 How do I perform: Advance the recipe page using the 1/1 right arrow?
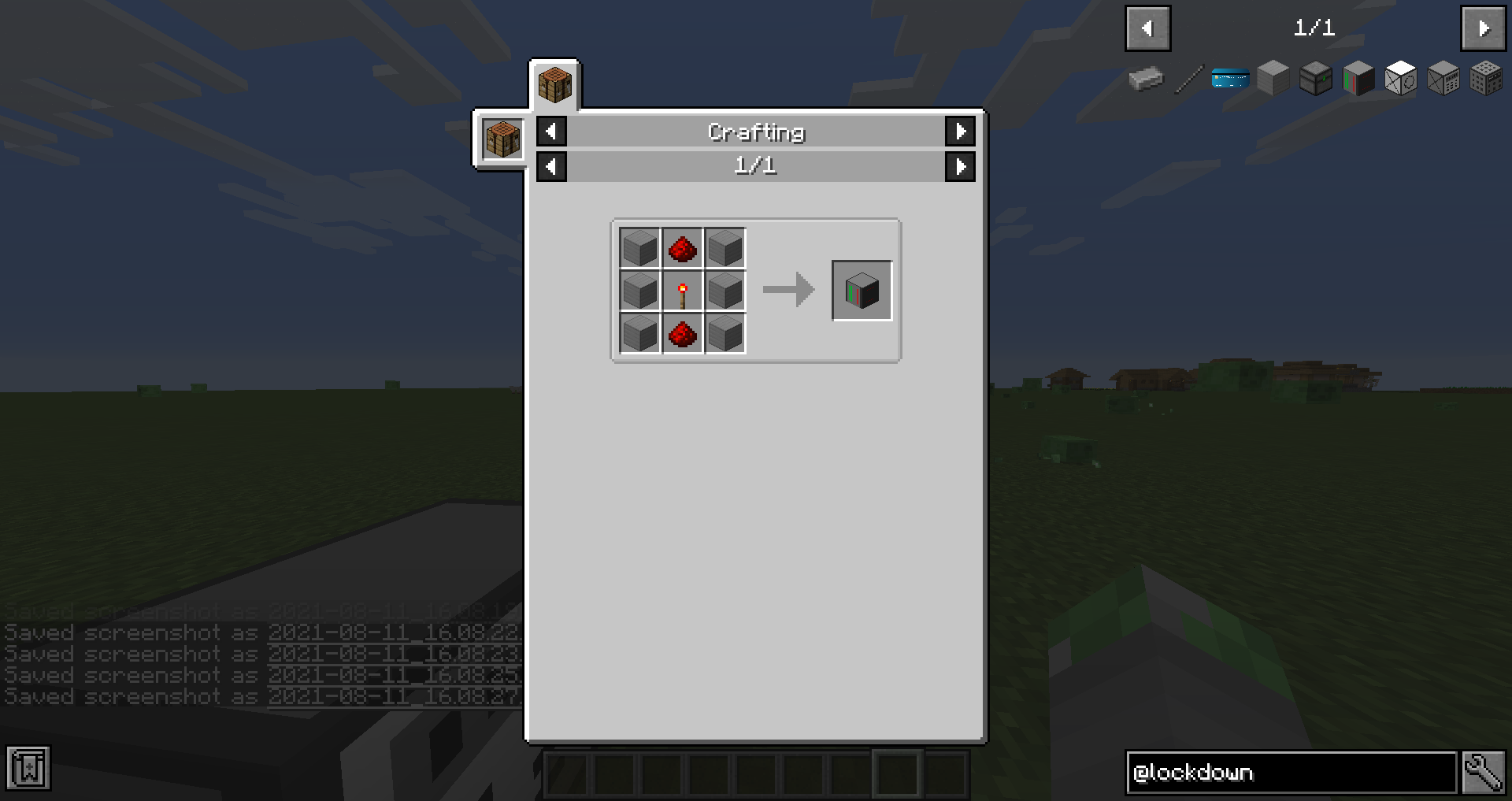click(x=960, y=166)
